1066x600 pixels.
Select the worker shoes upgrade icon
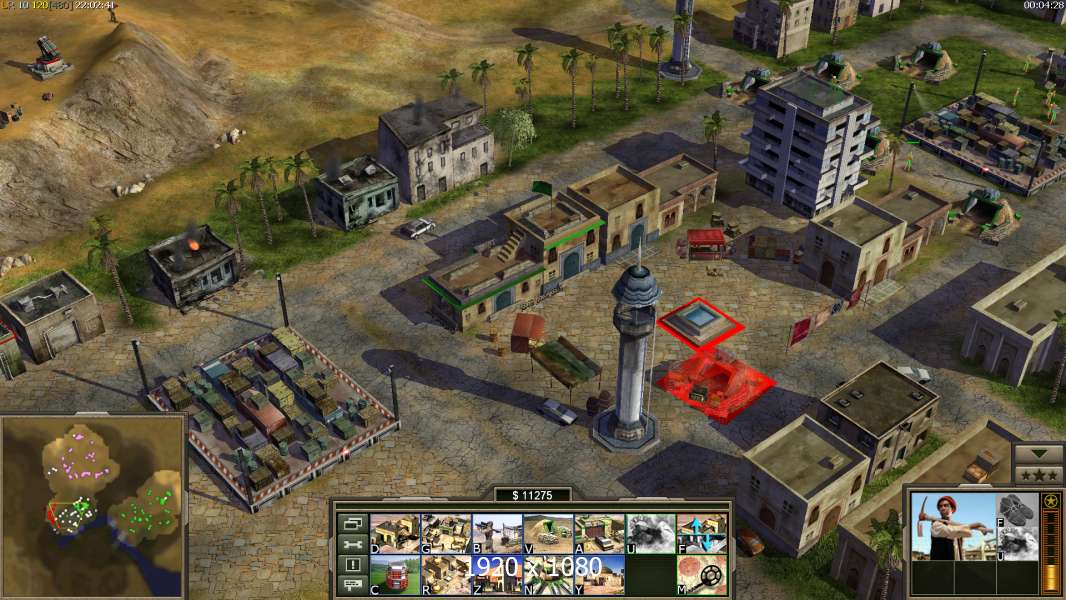click(1018, 509)
